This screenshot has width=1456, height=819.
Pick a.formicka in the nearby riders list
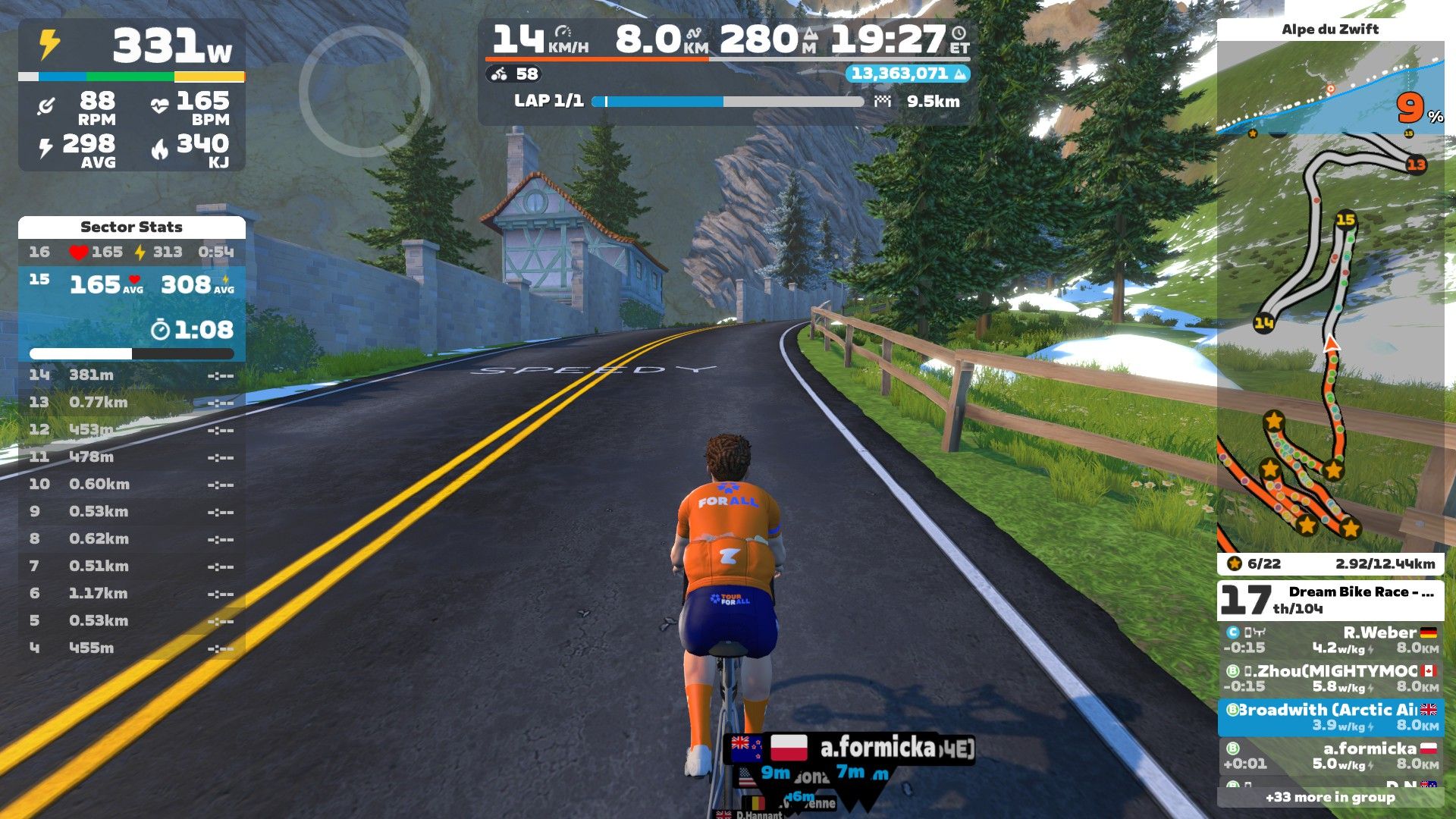tap(1330, 756)
